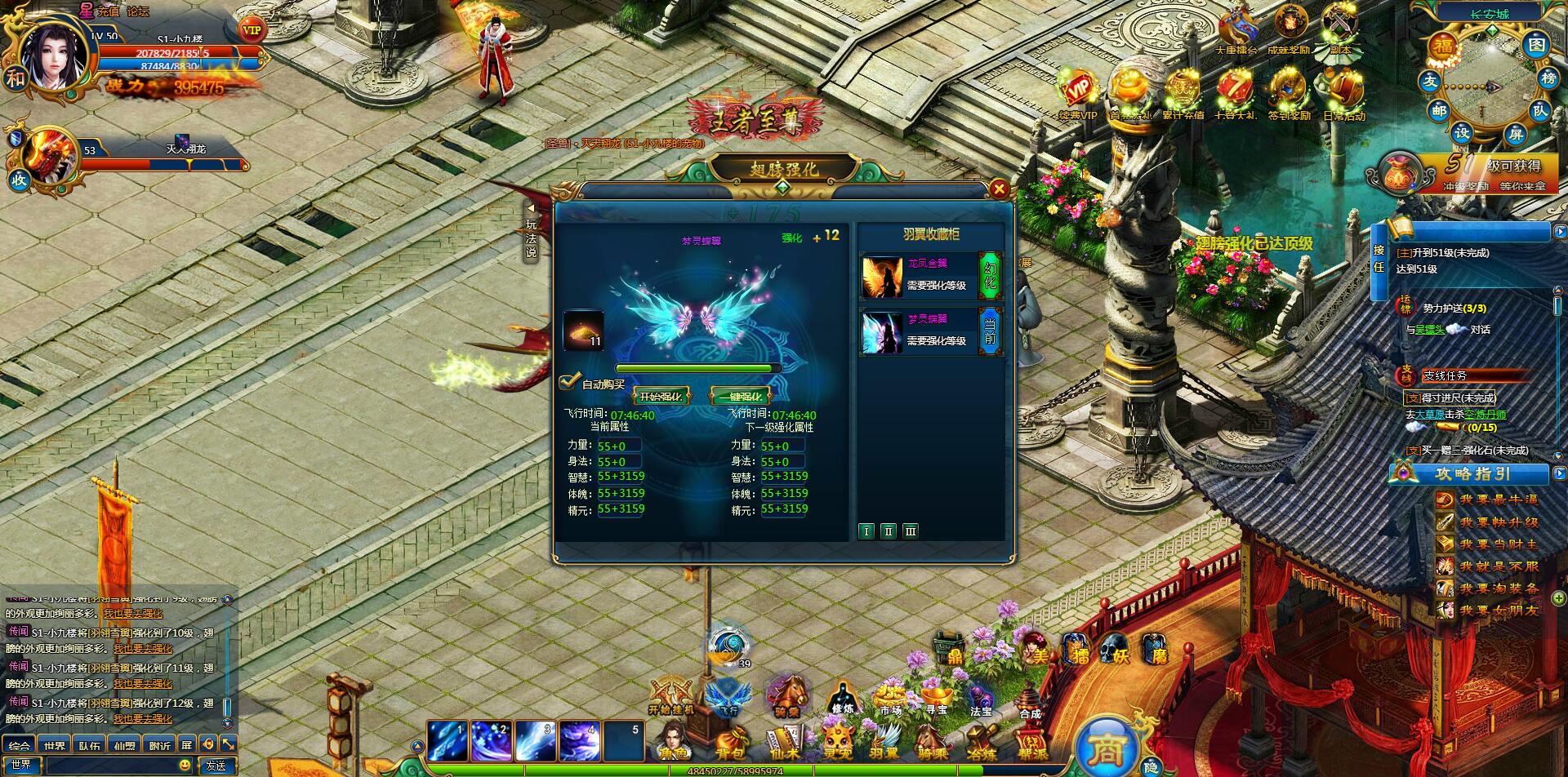Open the 帮派 guild menu
This screenshot has height=777, width=1568.
click(x=1032, y=743)
